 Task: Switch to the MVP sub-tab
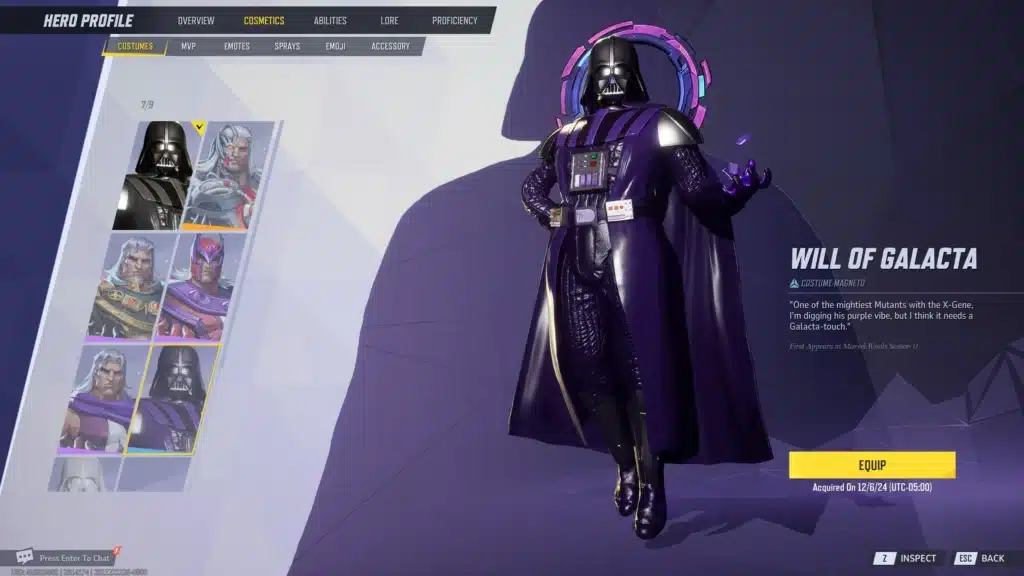click(x=188, y=46)
